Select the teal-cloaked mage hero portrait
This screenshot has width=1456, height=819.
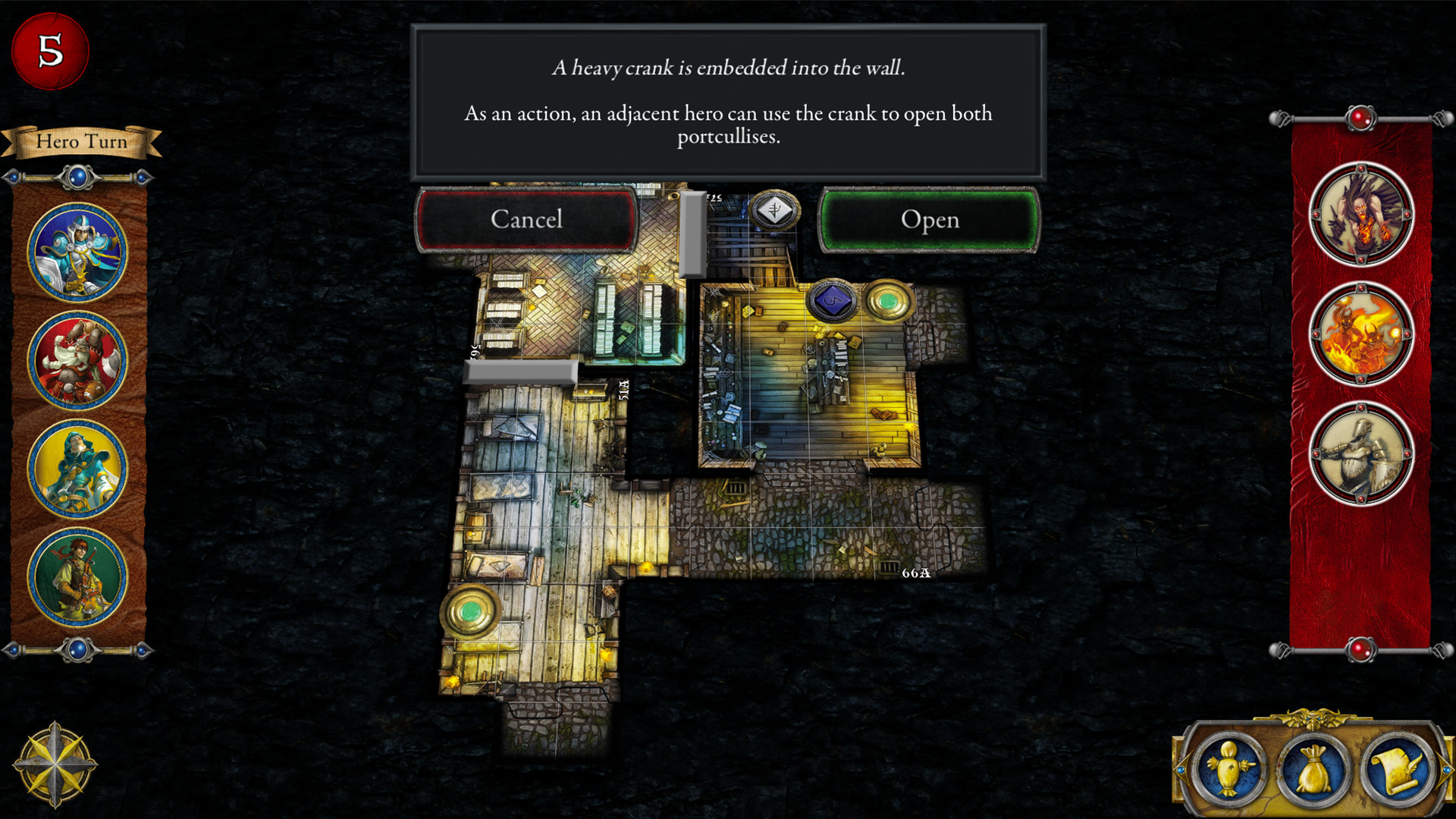pyautogui.click(x=78, y=468)
